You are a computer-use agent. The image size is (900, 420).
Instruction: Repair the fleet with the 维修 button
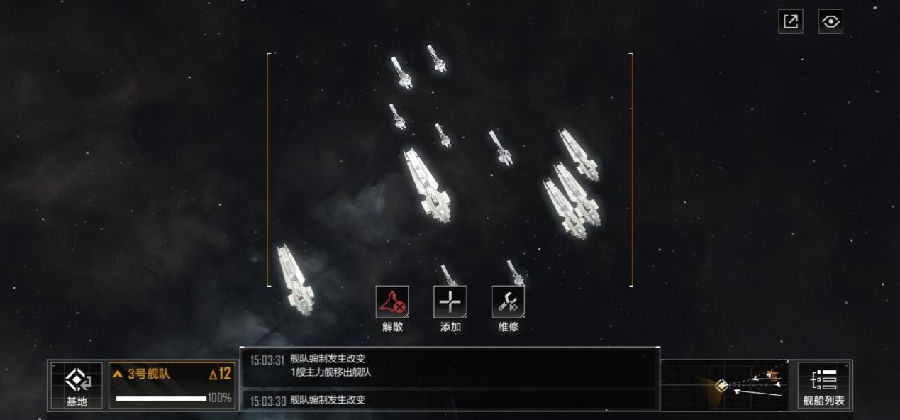point(508,302)
